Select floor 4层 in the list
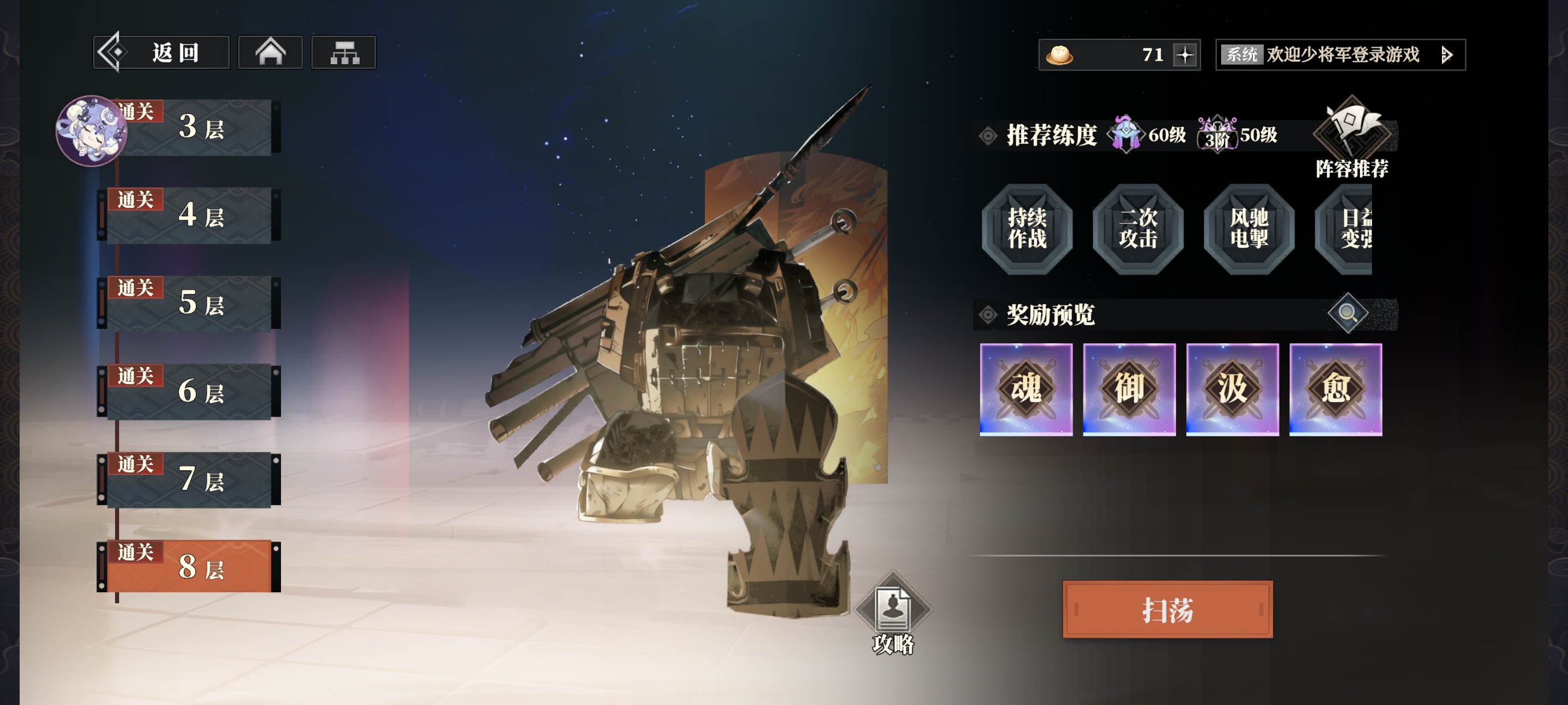This screenshot has width=1568, height=705. tap(195, 216)
